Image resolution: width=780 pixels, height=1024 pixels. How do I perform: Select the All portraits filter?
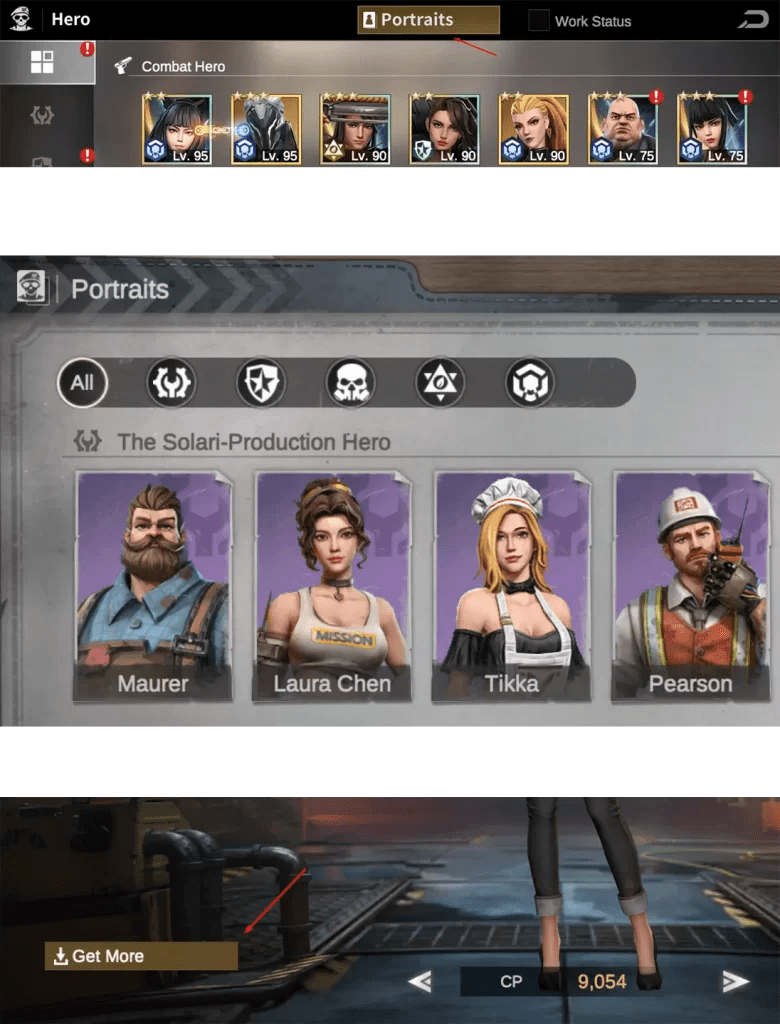pos(82,382)
